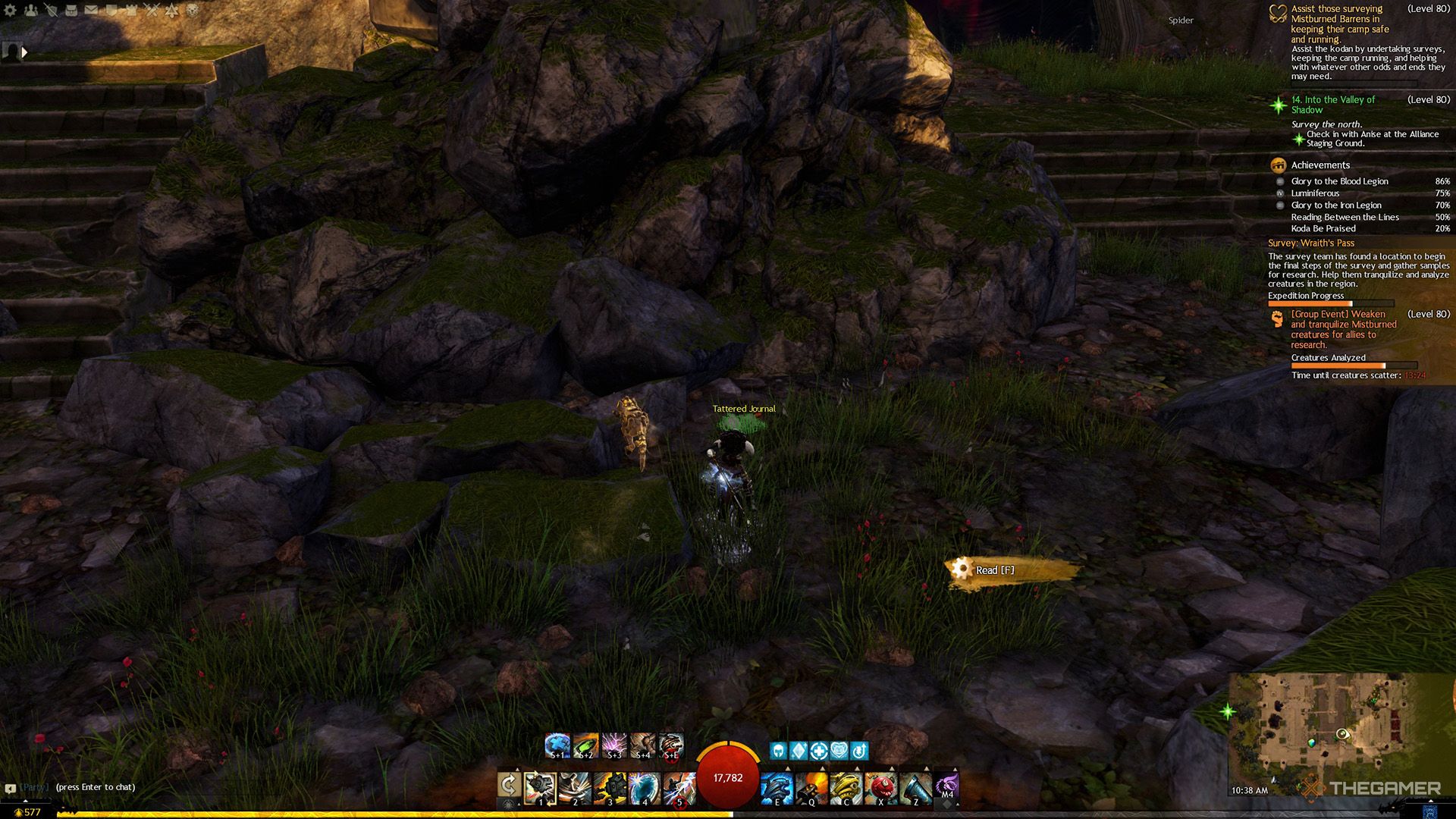This screenshot has height=819, width=1456.
Task: Activate the red bomb utility skill X
Action: point(880,788)
